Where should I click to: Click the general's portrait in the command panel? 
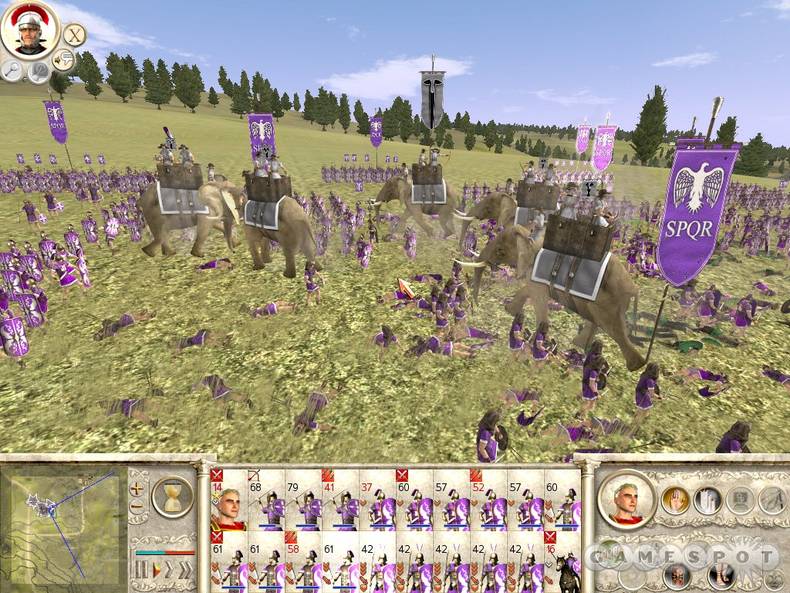626,498
